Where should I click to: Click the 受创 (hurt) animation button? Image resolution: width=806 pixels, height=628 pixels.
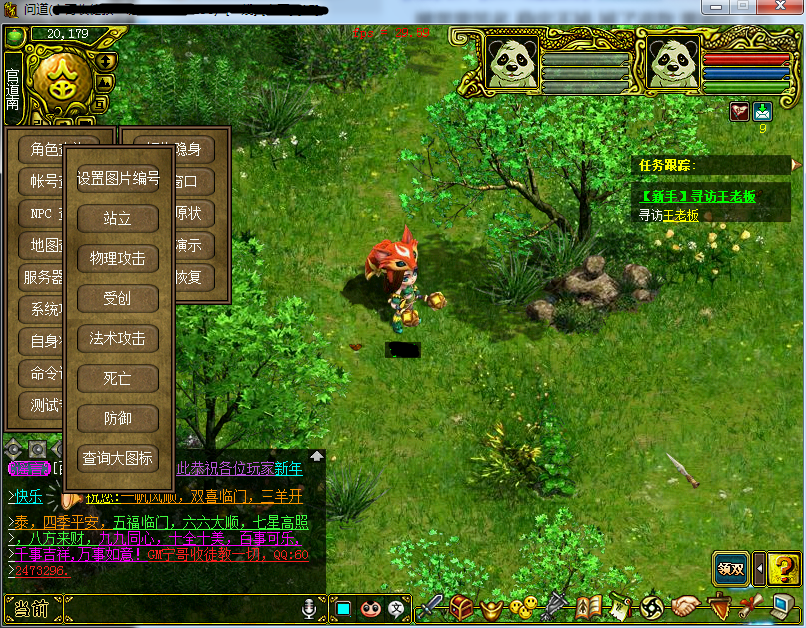118,298
